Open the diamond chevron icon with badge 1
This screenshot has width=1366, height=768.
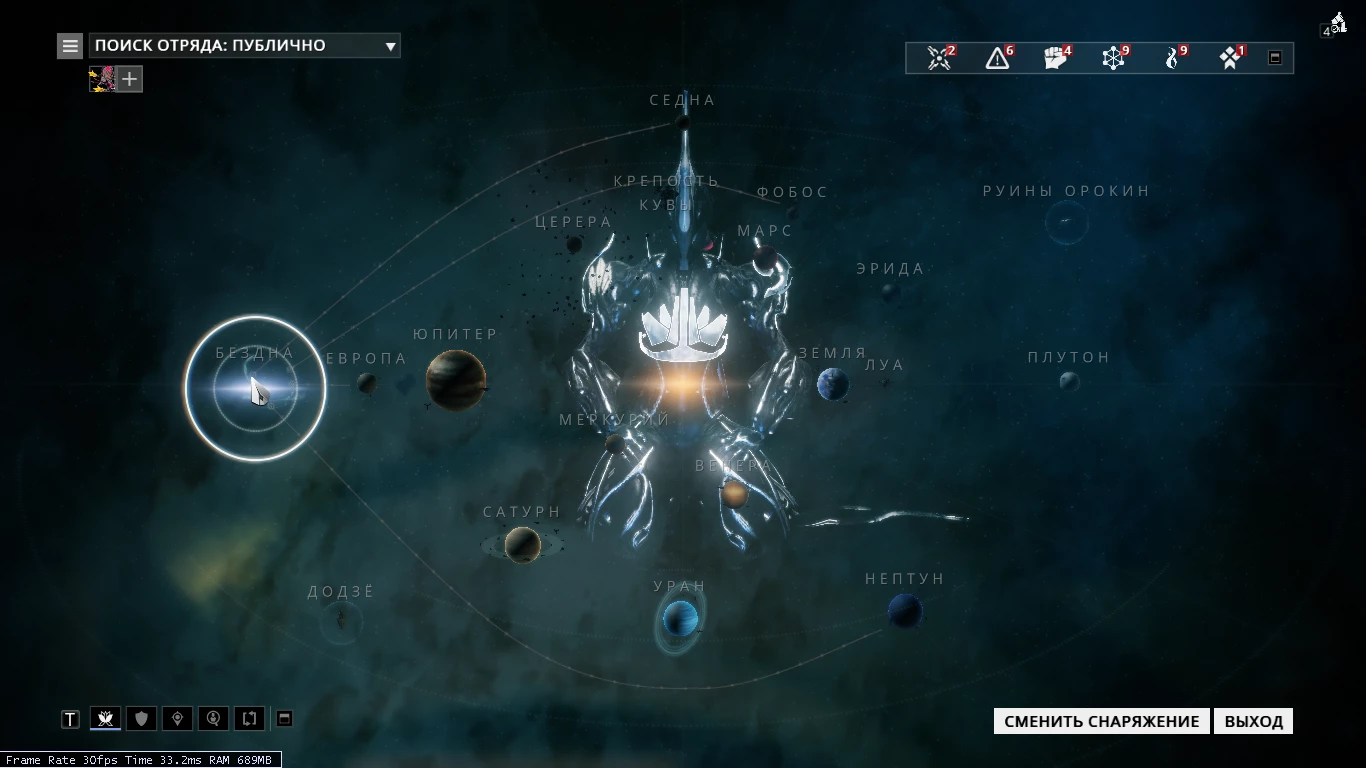[x=1231, y=58]
